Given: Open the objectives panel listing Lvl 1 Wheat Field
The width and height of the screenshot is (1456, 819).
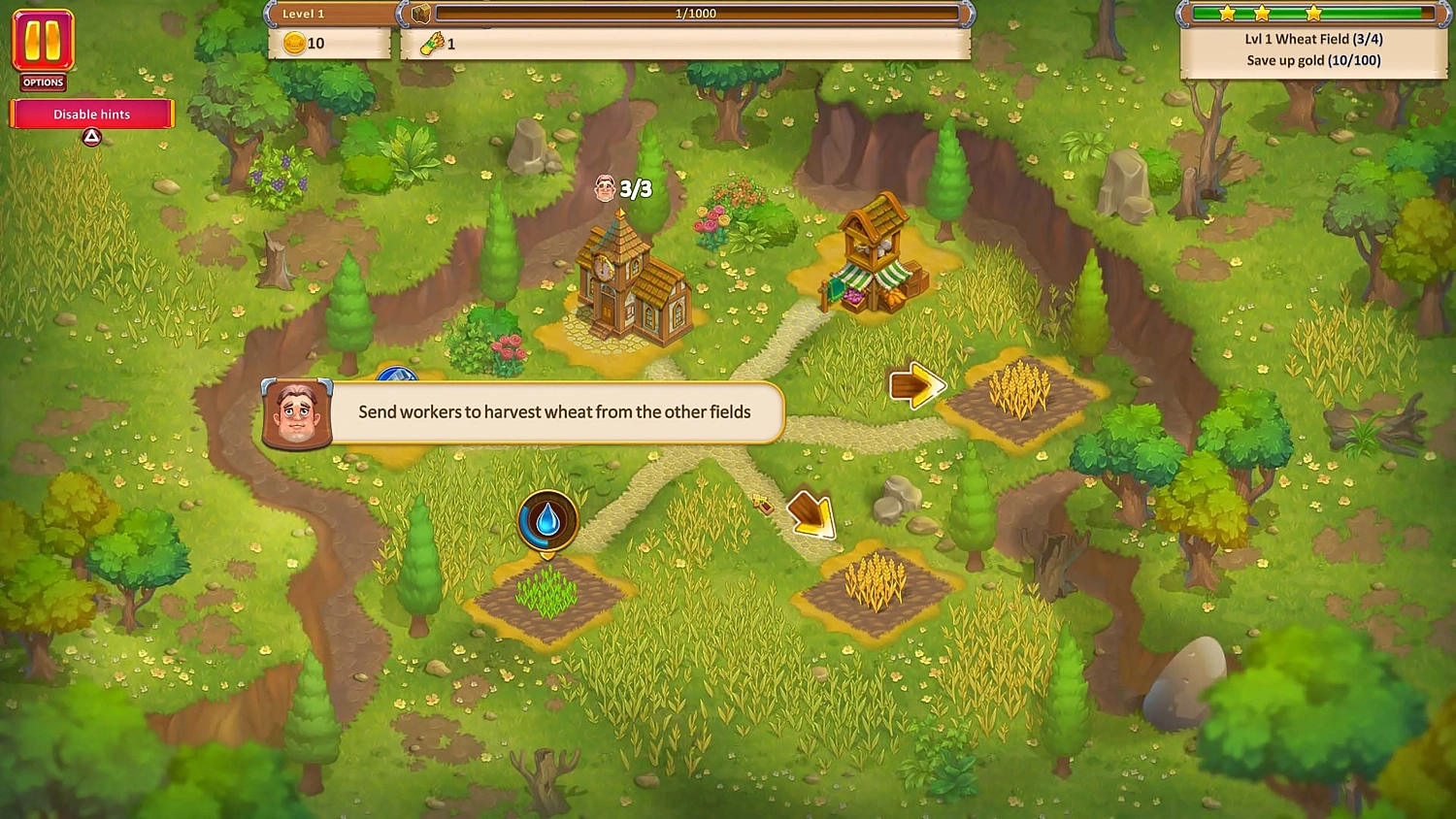Looking at the screenshot, I should [x=1312, y=39].
